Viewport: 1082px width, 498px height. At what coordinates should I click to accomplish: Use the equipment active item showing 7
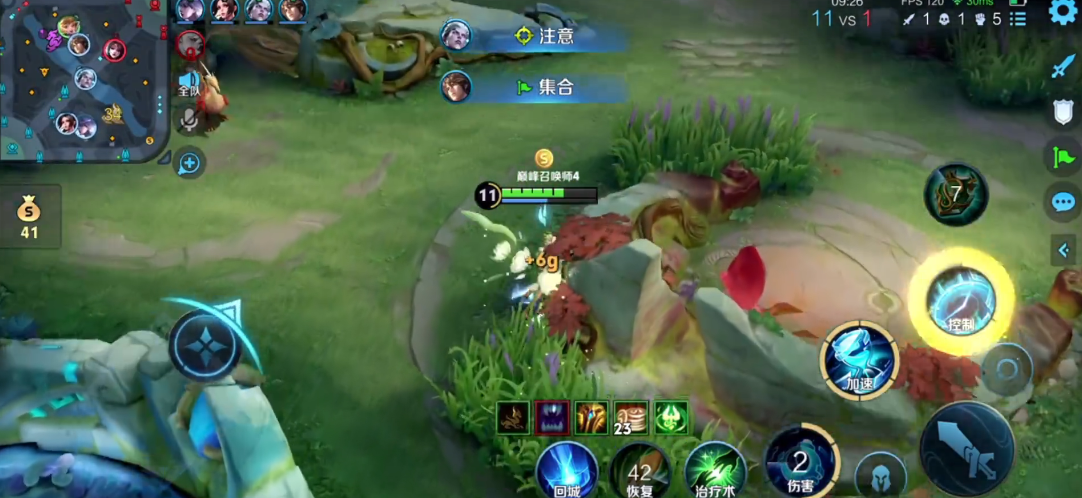tap(956, 194)
